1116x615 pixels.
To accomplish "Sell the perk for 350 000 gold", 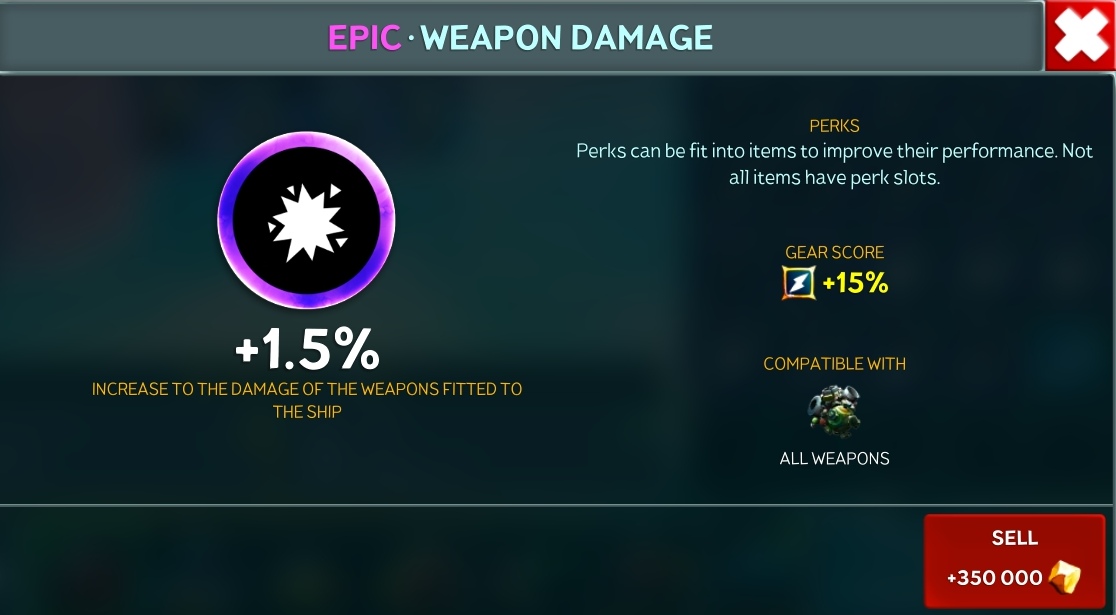I will 1014,560.
